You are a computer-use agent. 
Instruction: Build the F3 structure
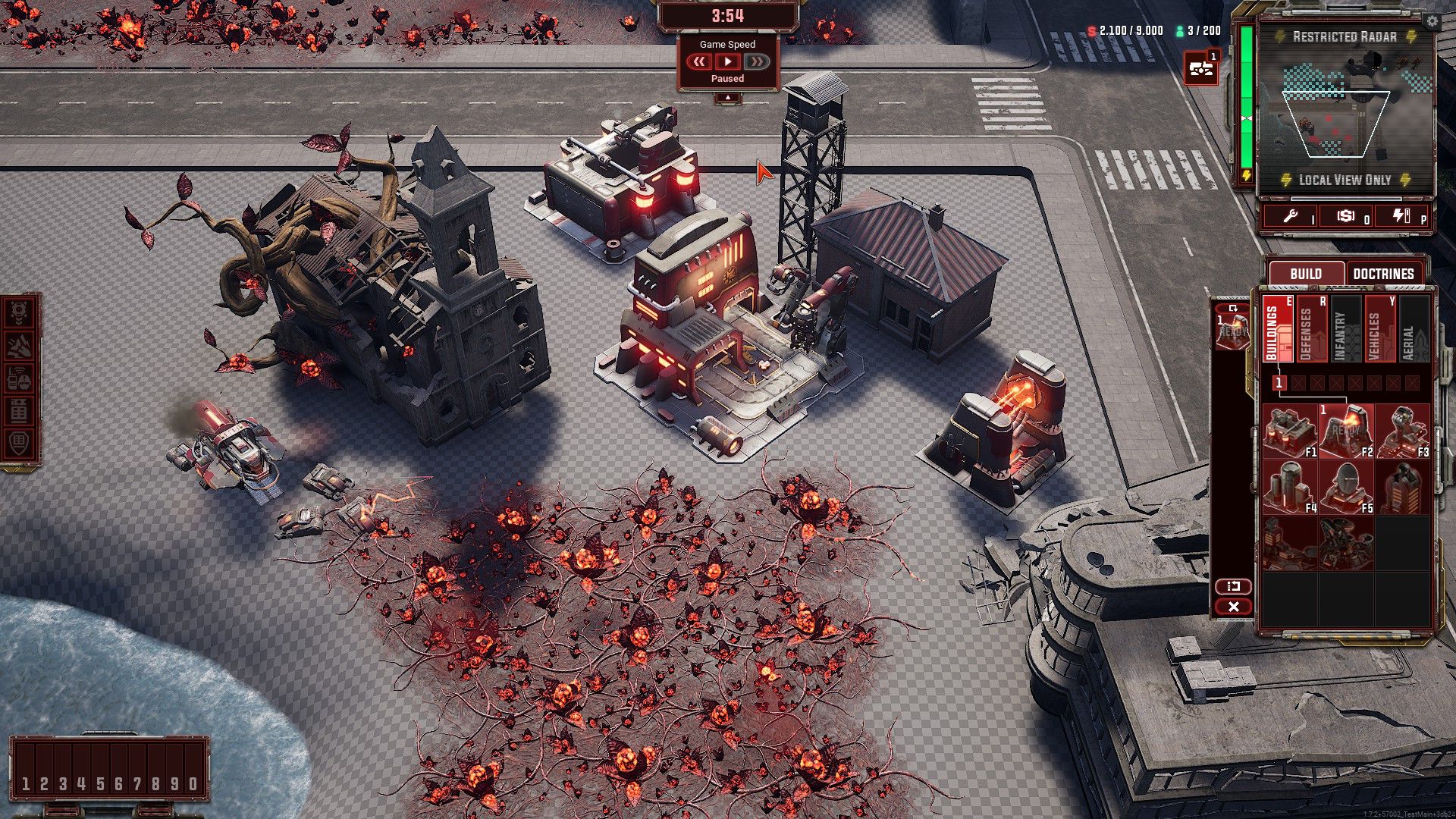pyautogui.click(x=1402, y=431)
